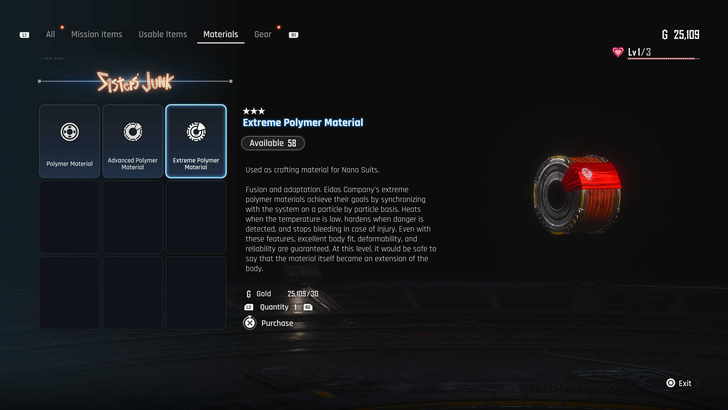Select the Polymer Material slot
This screenshot has height=410, width=728.
click(x=70, y=141)
